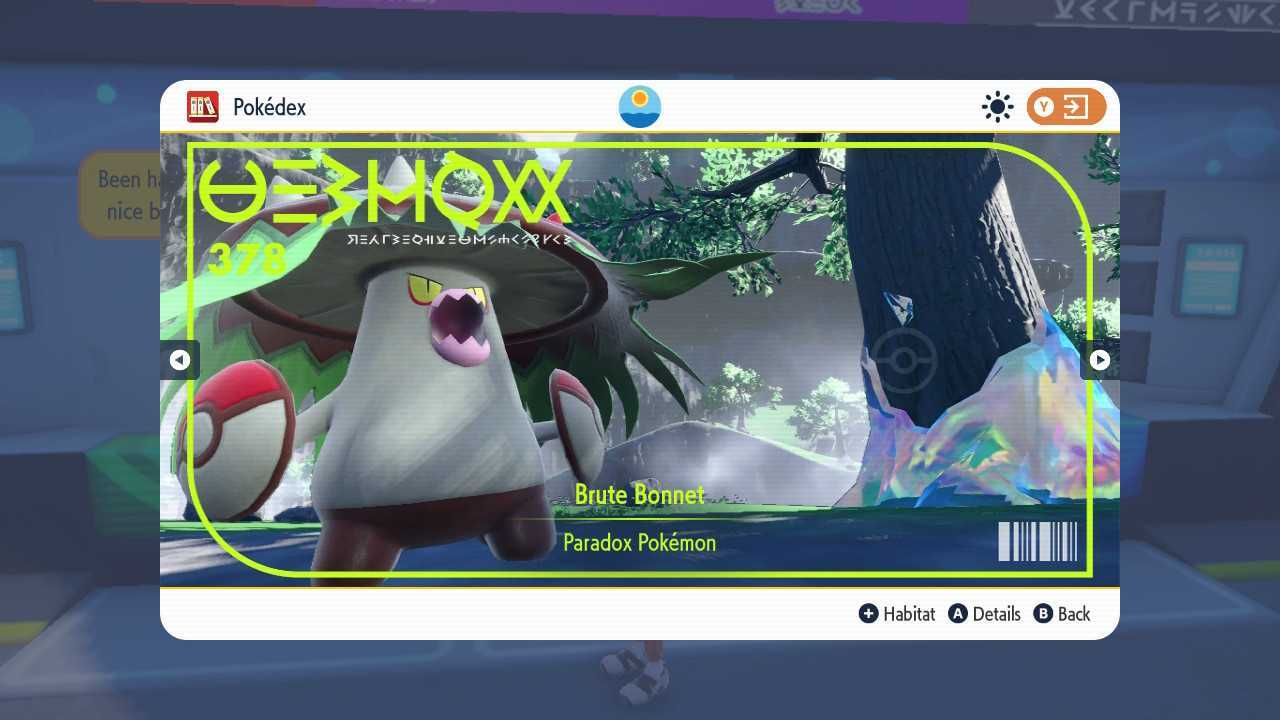Image resolution: width=1280 pixels, height=720 pixels.
Task: Click the biome circle icon at top center
Action: (639, 106)
